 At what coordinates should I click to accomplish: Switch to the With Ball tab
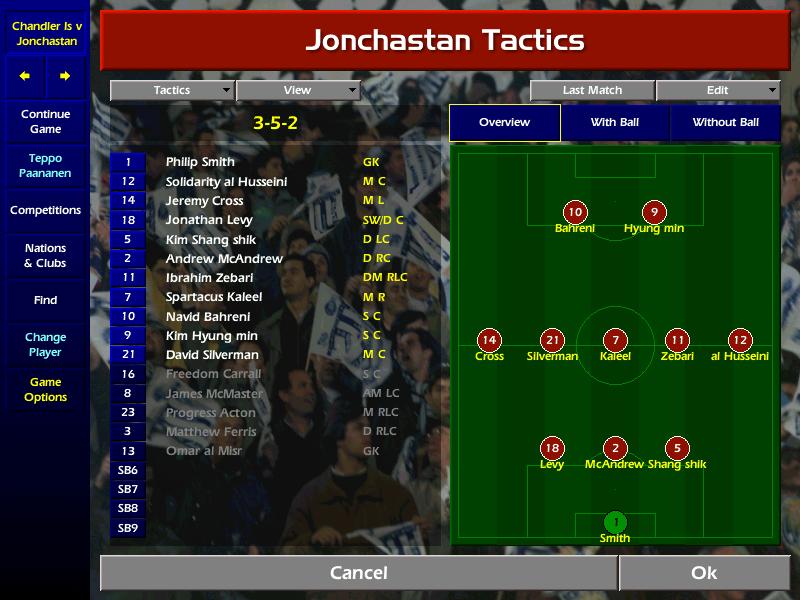coord(615,122)
